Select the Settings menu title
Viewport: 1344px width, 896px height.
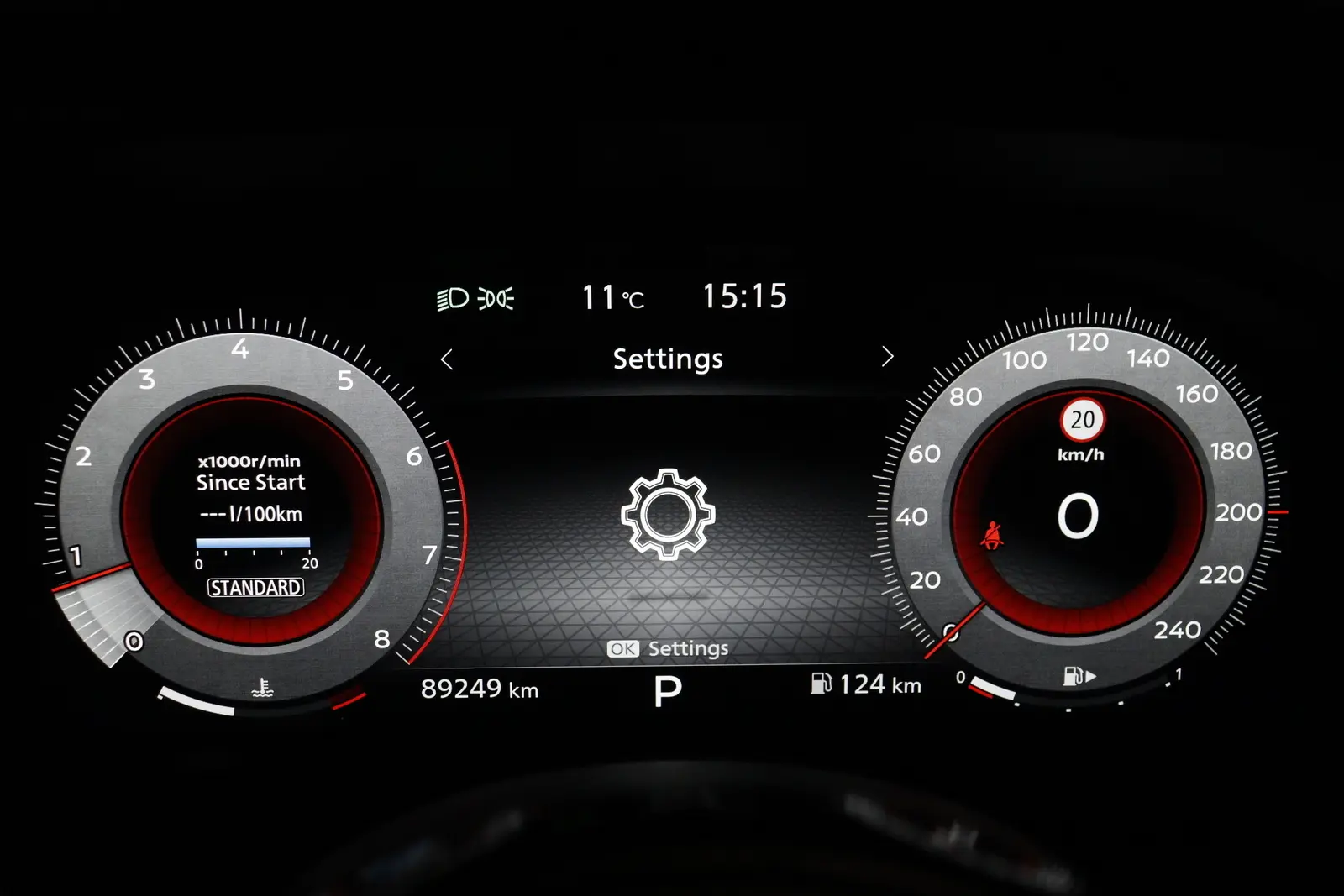(x=668, y=359)
